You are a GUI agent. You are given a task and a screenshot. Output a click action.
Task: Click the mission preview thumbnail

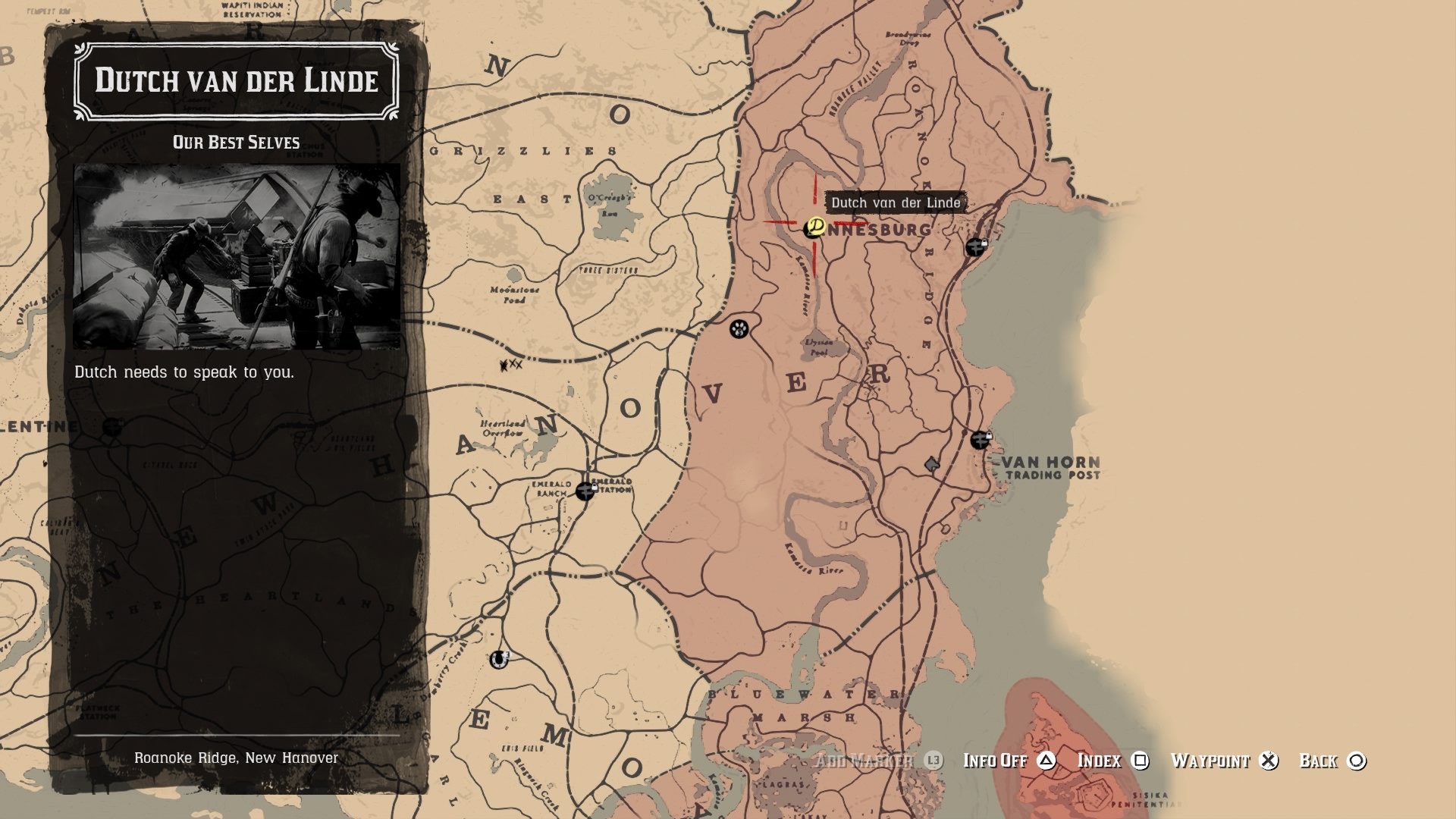235,258
